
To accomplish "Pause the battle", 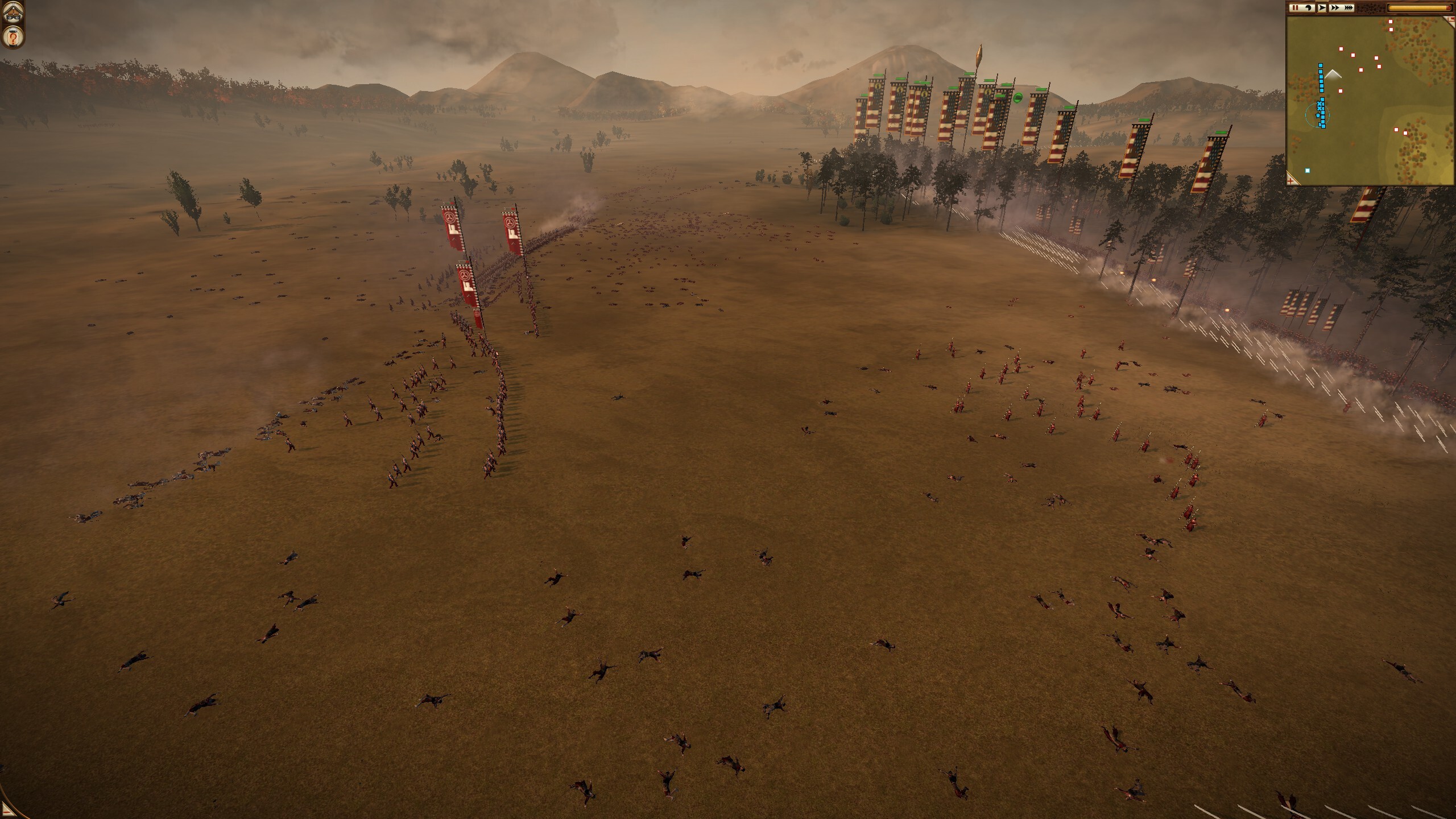I will pyautogui.click(x=1294, y=8).
